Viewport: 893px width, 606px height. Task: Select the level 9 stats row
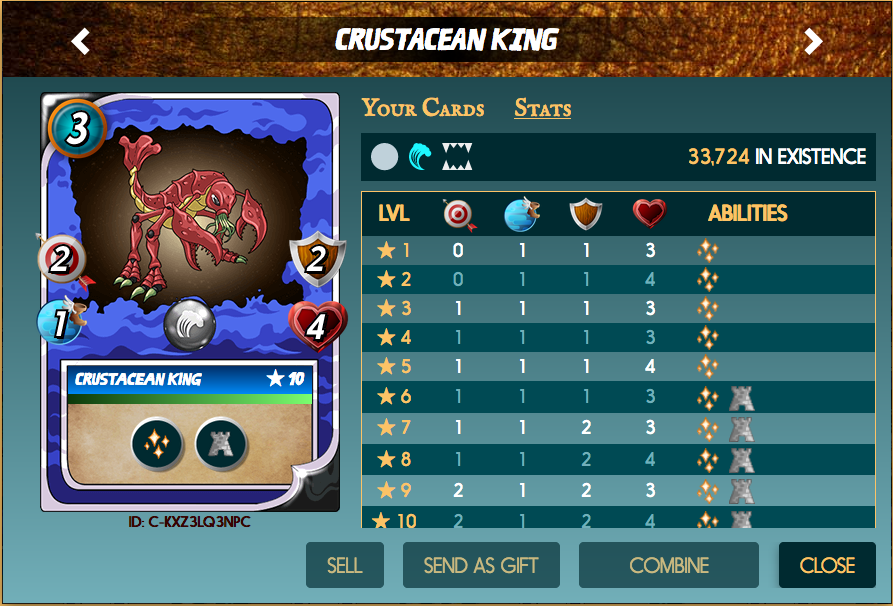[618, 491]
